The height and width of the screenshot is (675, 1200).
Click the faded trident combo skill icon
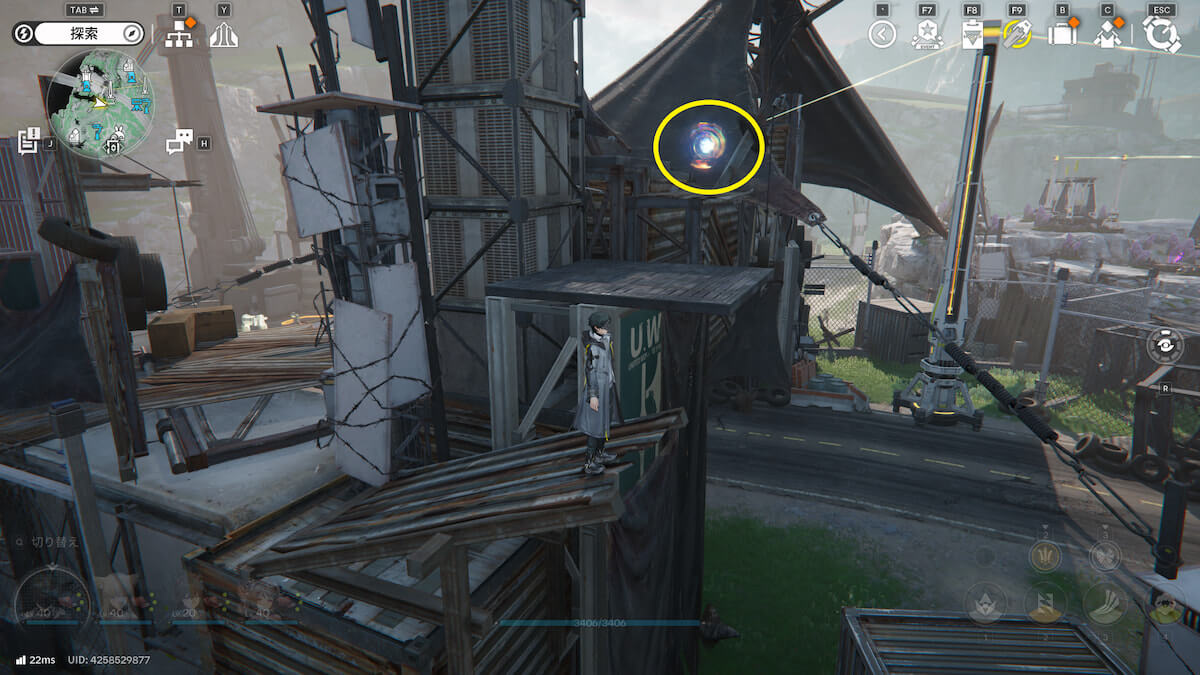coord(1045,555)
